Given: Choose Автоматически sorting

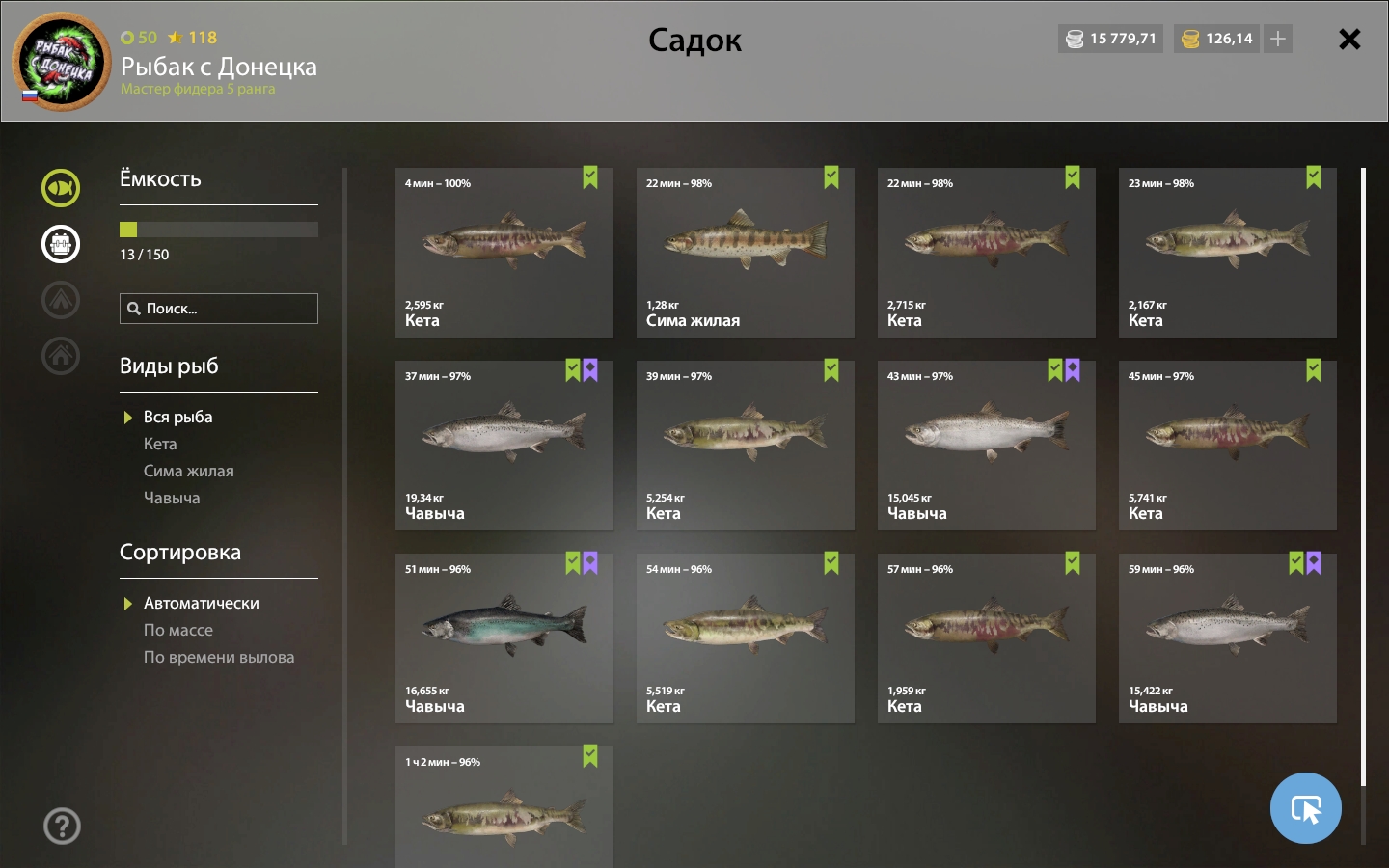Looking at the screenshot, I should (201, 603).
